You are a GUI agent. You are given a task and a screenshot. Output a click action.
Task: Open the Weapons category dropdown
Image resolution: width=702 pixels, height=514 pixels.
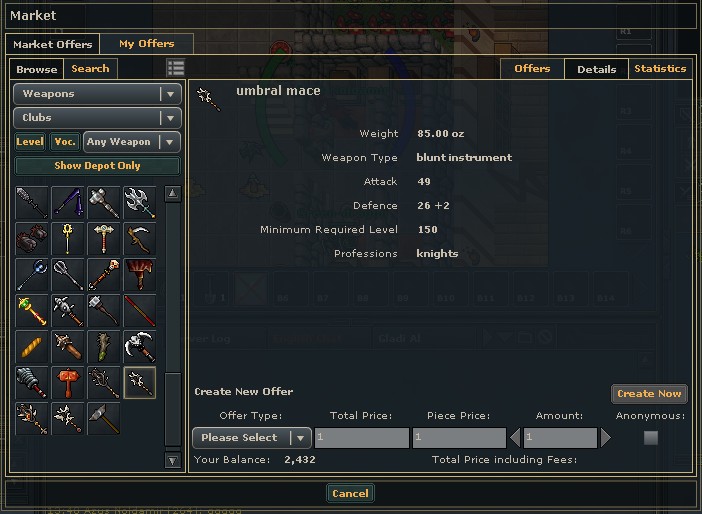(x=97, y=94)
